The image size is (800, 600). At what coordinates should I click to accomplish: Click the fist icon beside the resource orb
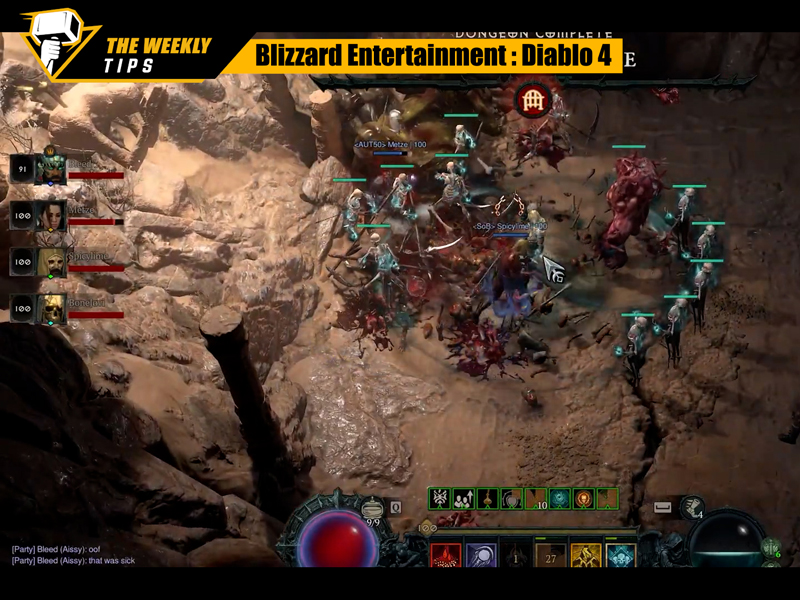pos(692,508)
